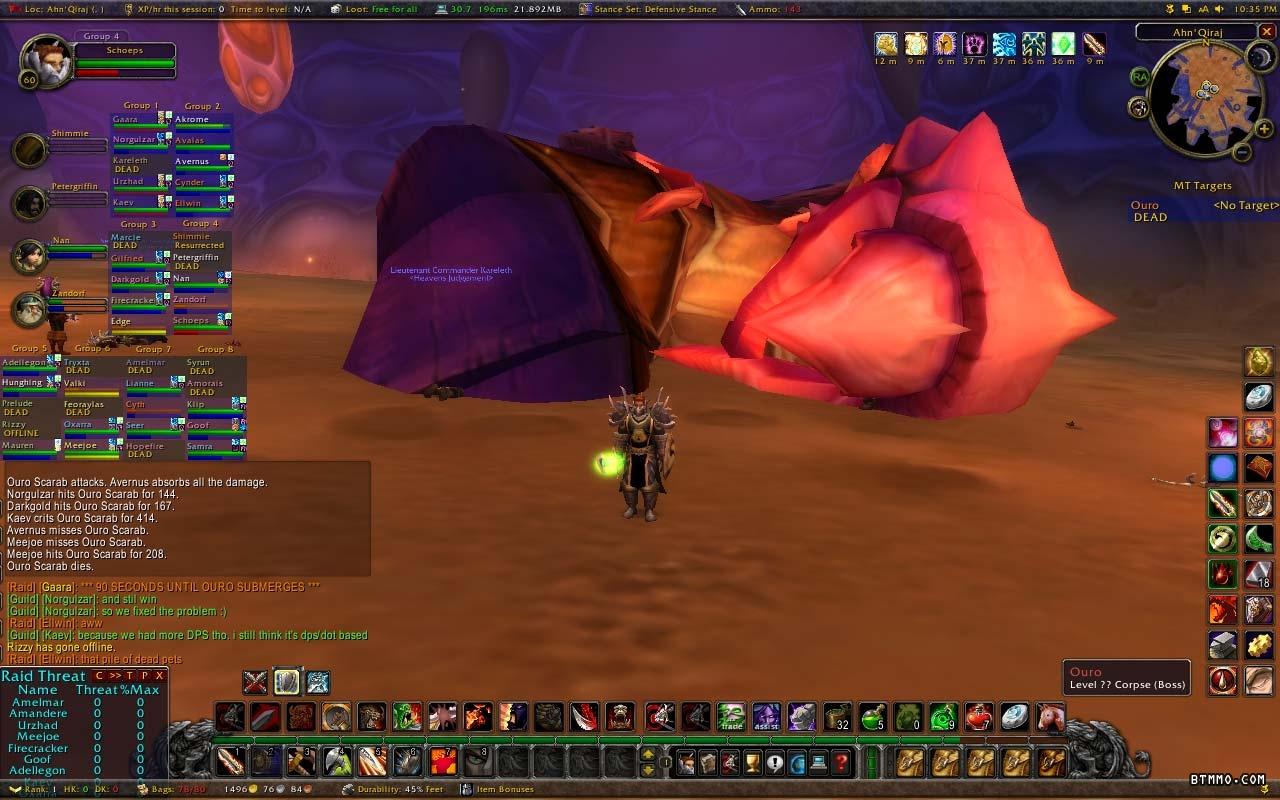Use the trade action button
Screen dimensions: 1280x800
[731, 717]
